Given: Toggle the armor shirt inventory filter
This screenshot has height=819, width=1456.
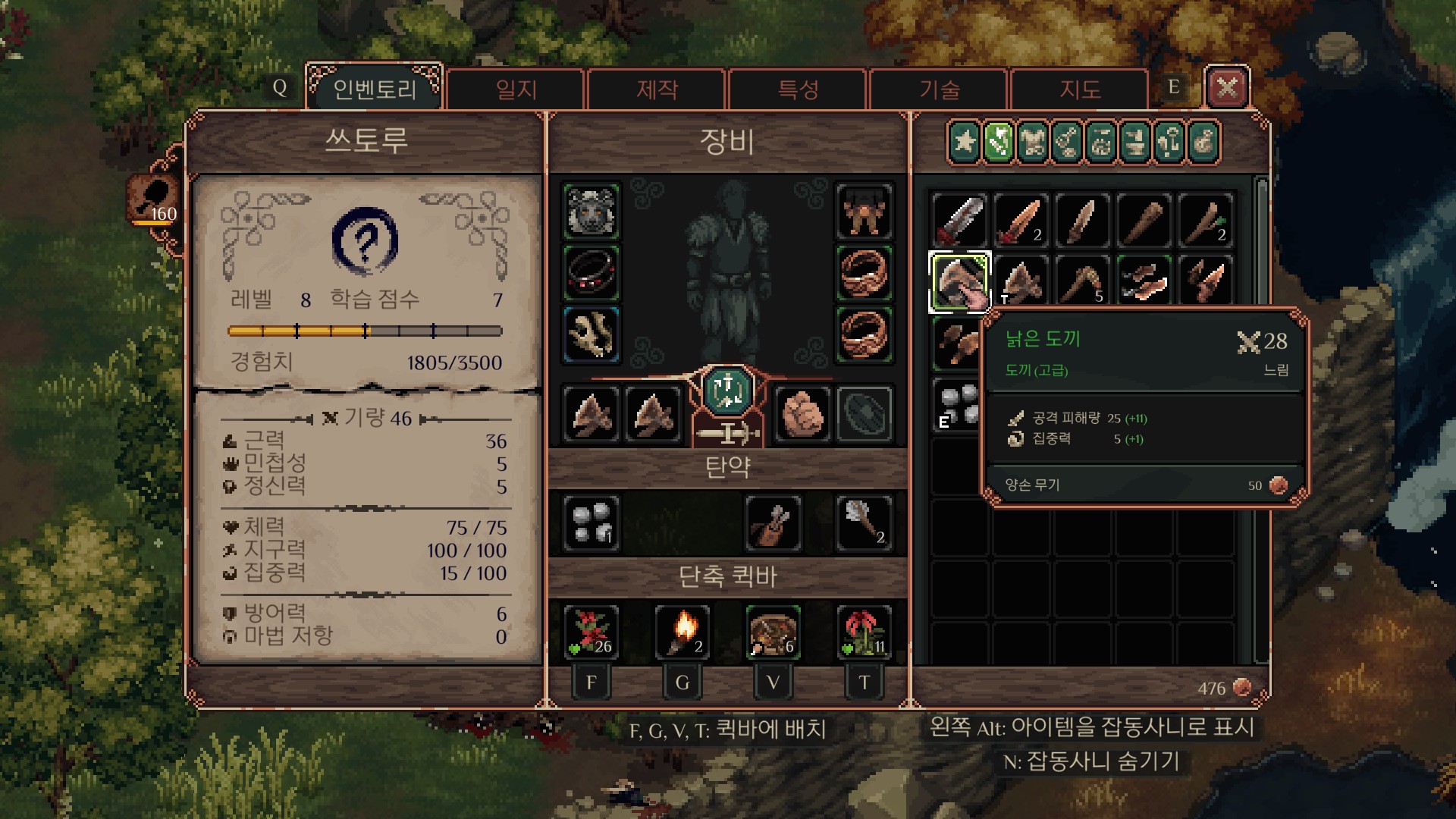Looking at the screenshot, I should [1033, 142].
